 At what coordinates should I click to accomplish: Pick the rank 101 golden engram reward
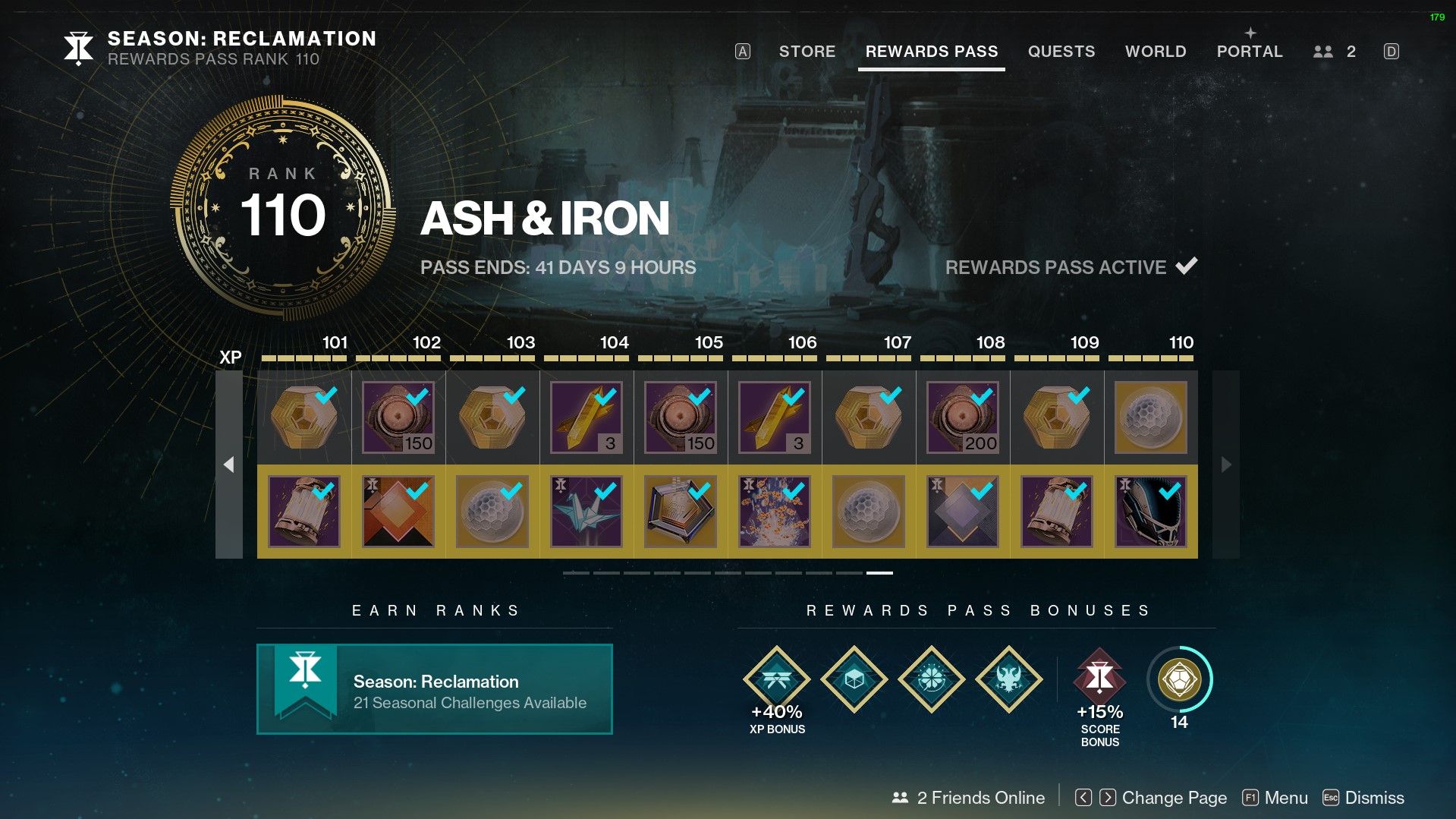click(303, 417)
